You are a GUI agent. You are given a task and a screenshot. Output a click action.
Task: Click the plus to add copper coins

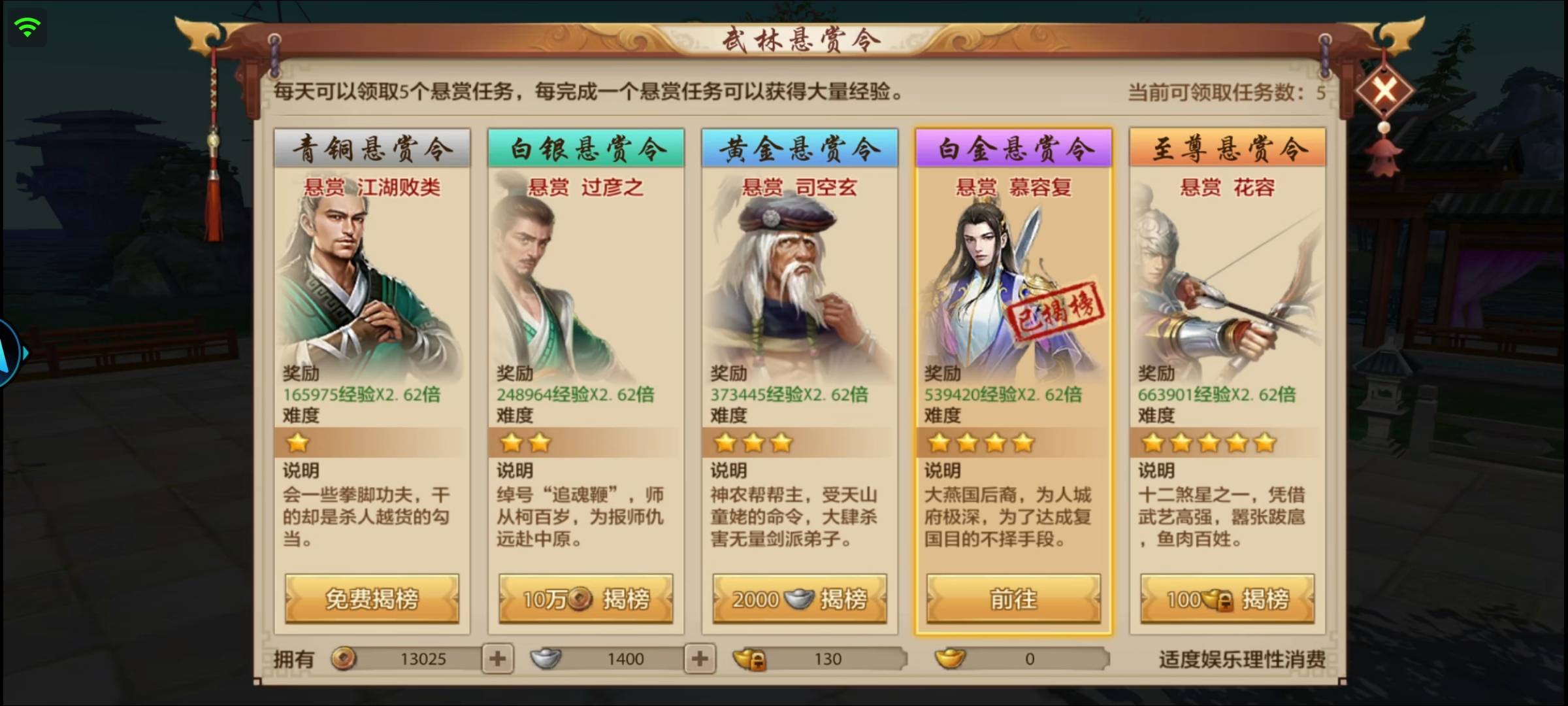pos(499,659)
